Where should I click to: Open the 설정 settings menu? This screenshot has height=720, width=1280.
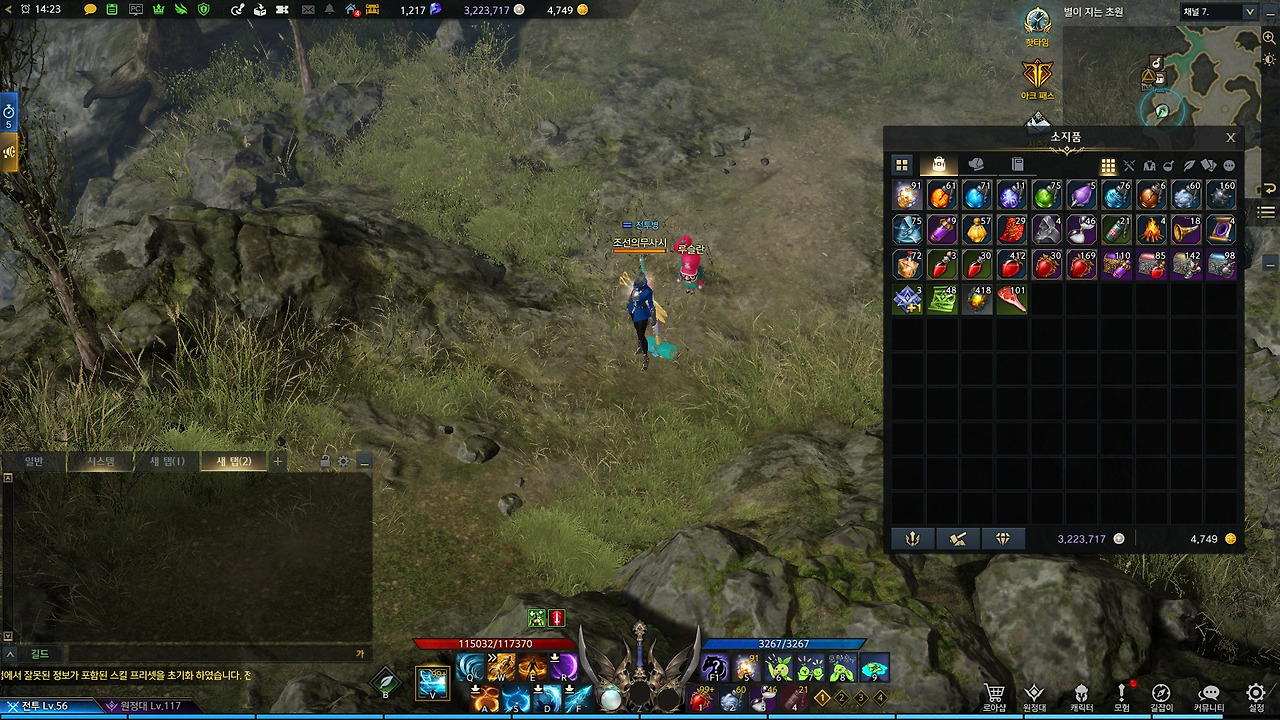[1255, 697]
